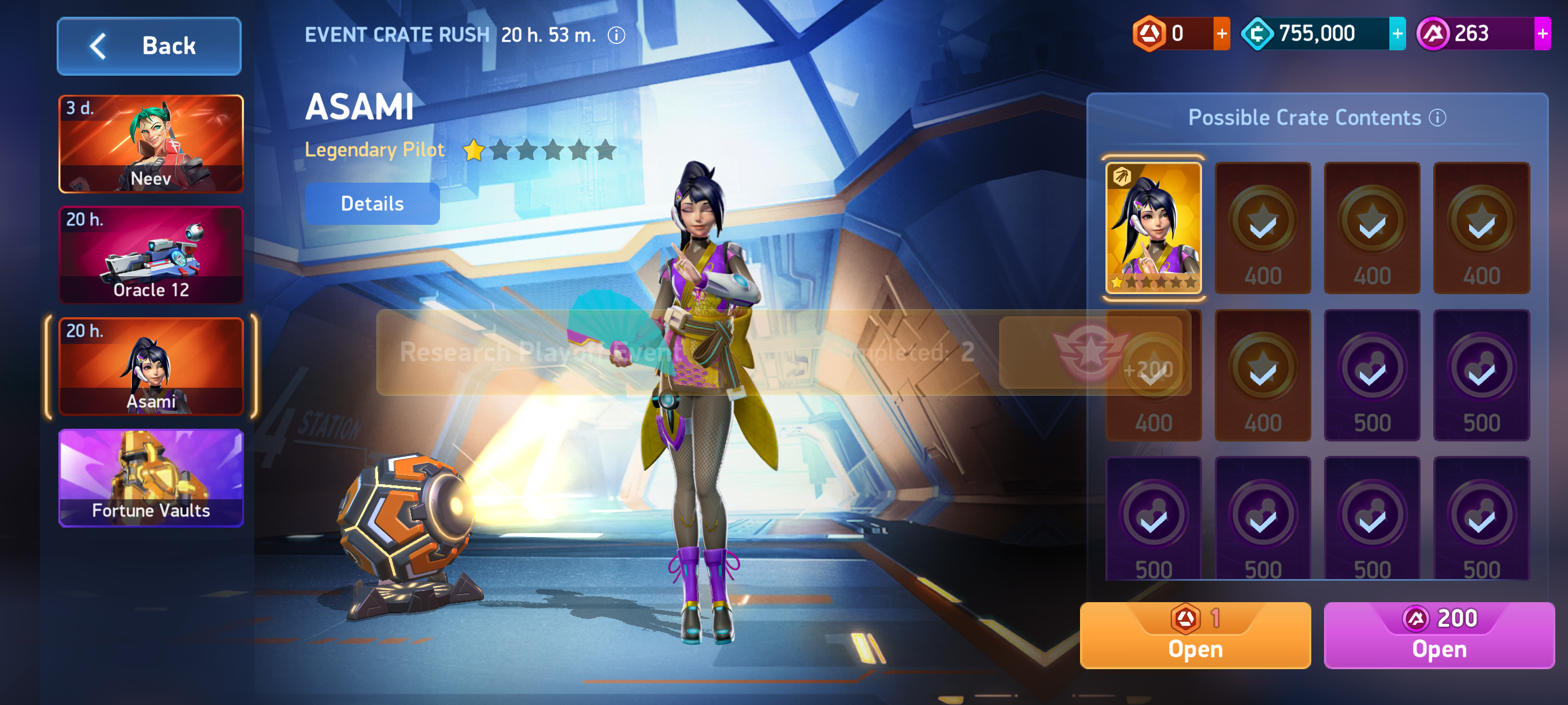Open crate for 200 A-coins
This screenshot has width=1568, height=705.
coord(1439,635)
